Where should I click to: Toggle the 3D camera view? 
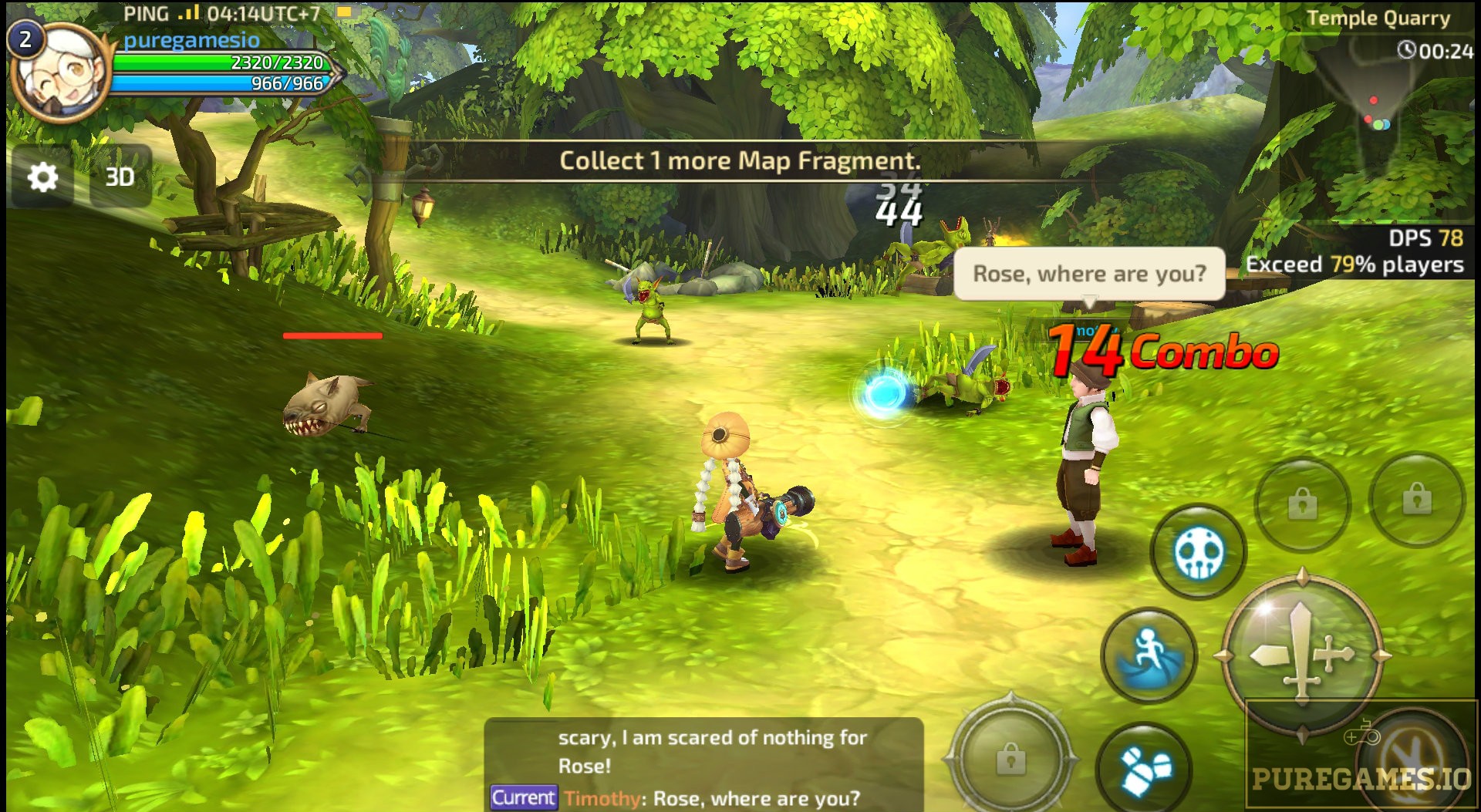[120, 177]
